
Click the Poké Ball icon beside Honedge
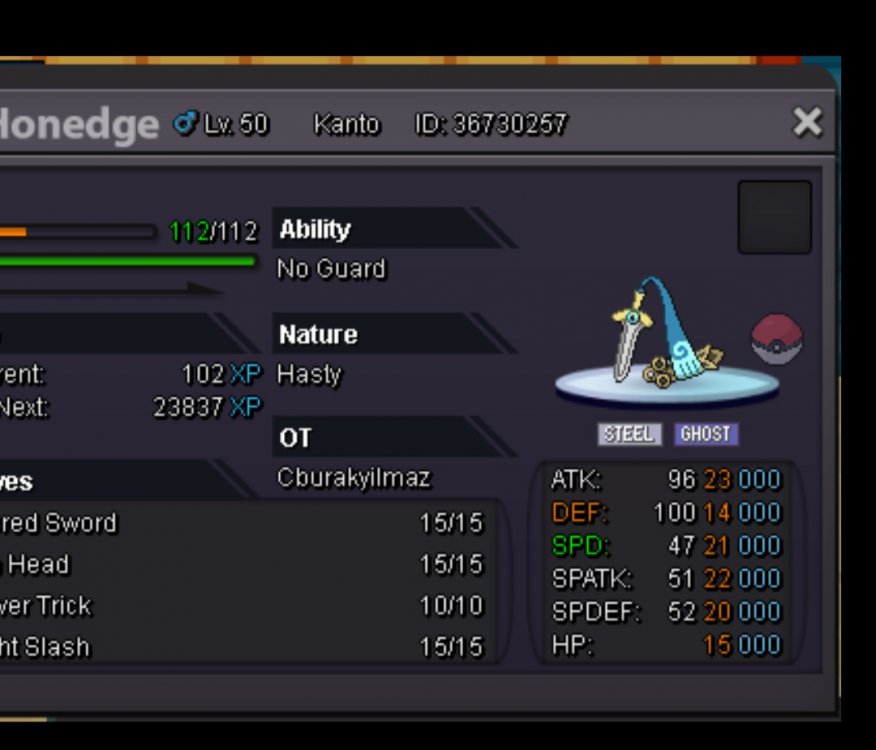coord(777,340)
